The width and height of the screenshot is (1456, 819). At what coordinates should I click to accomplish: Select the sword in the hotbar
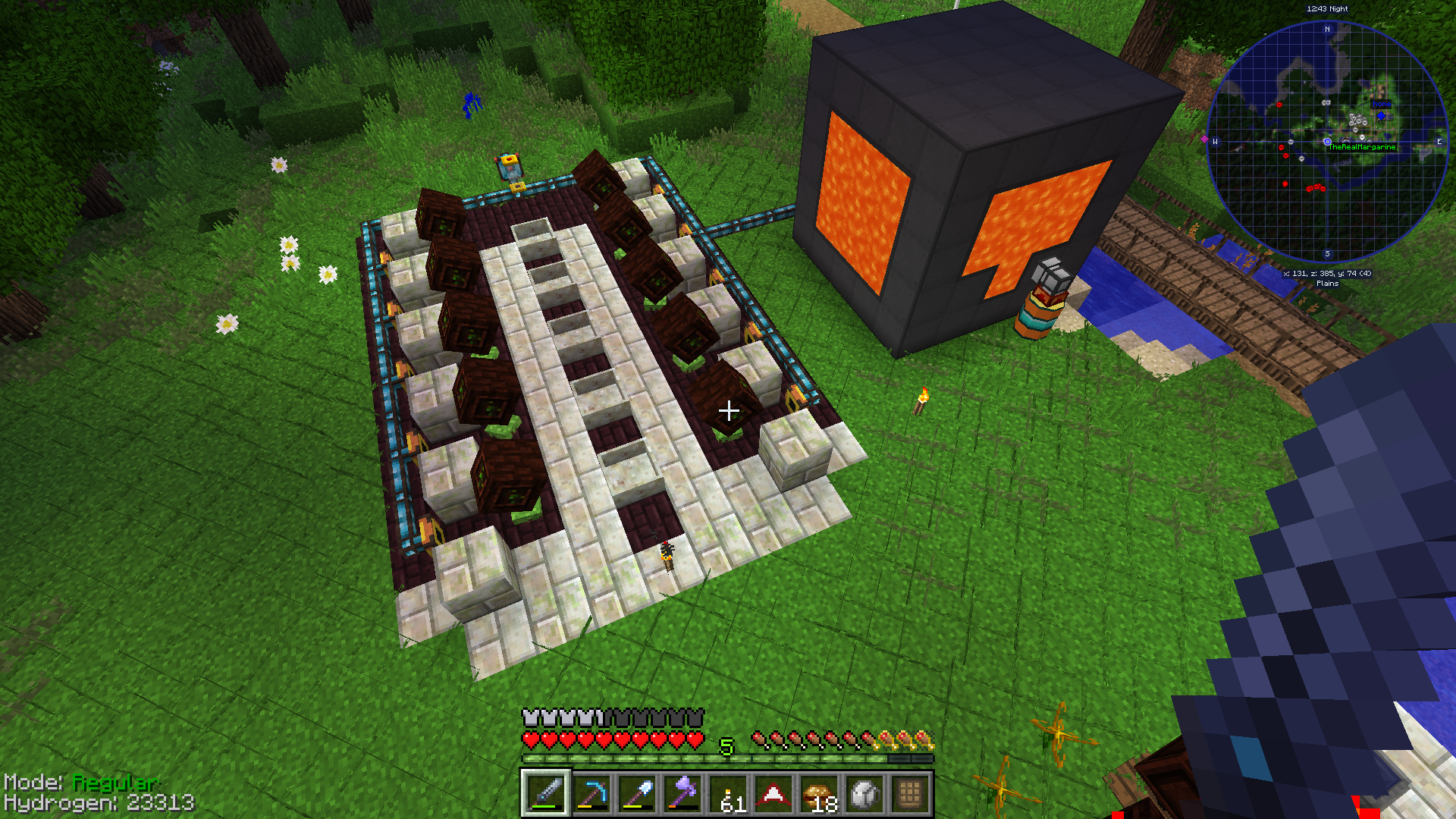point(545,794)
